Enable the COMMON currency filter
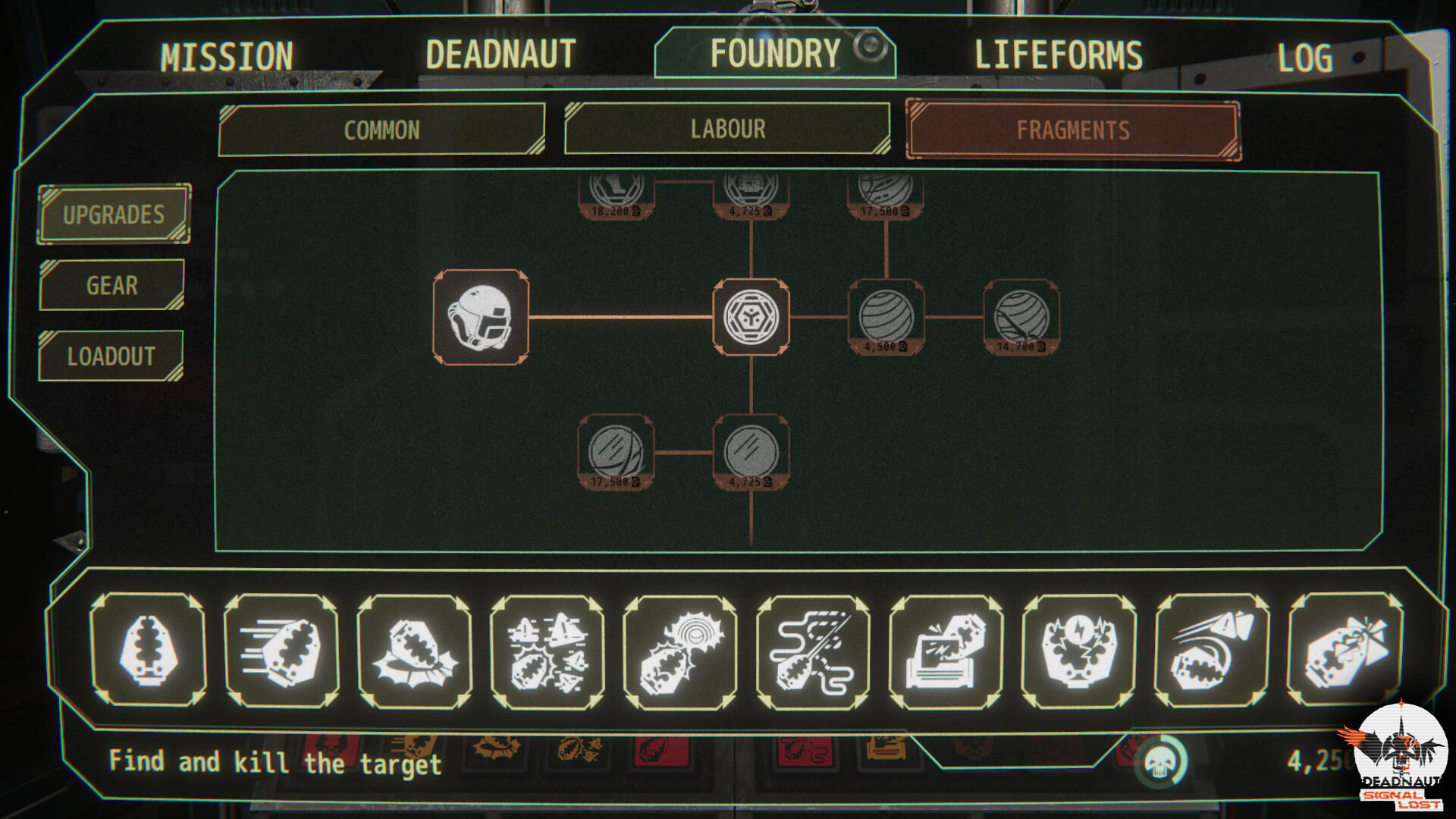1456x819 pixels. click(x=381, y=130)
